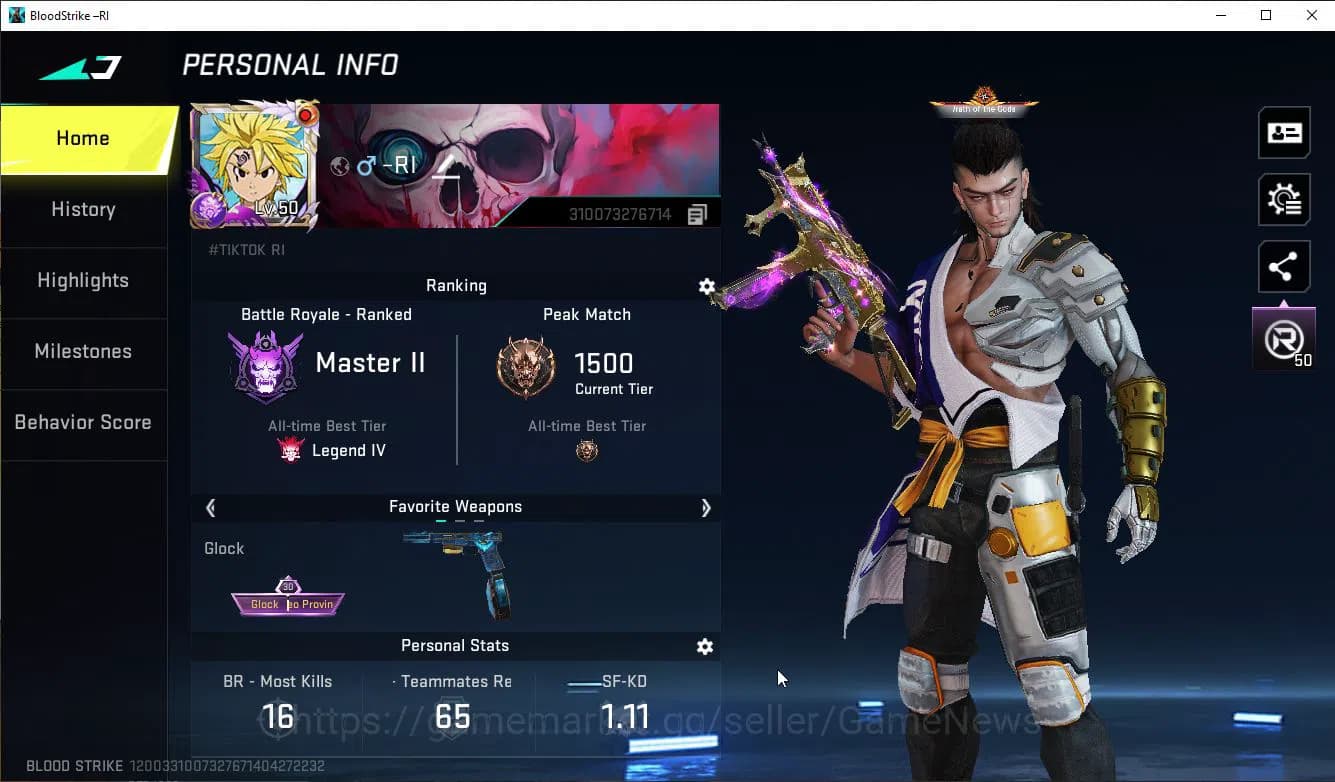Open the Highlights tab
1335x782 pixels.
point(83,281)
